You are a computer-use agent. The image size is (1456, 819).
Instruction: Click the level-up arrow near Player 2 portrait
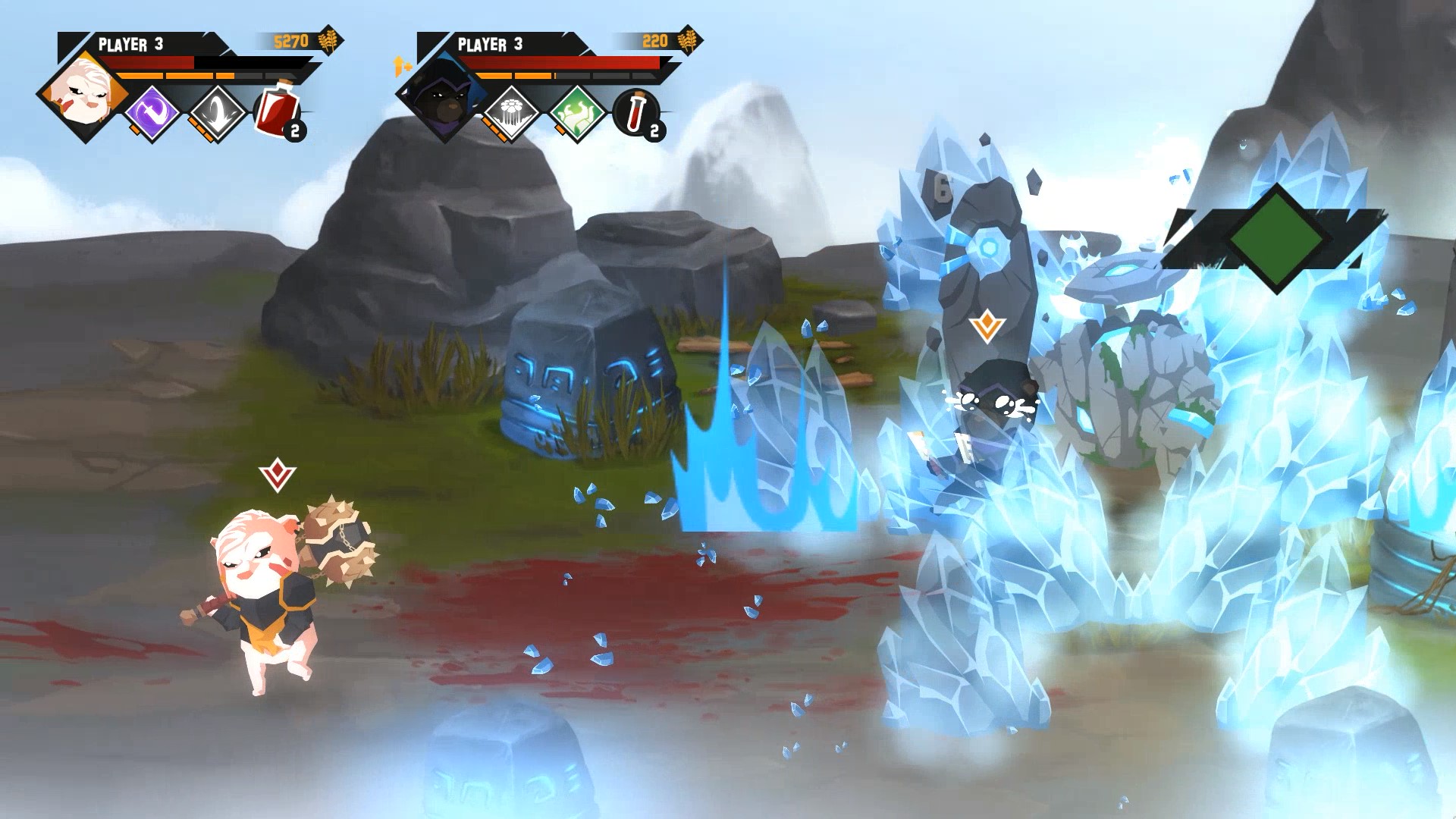pyautogui.click(x=400, y=65)
